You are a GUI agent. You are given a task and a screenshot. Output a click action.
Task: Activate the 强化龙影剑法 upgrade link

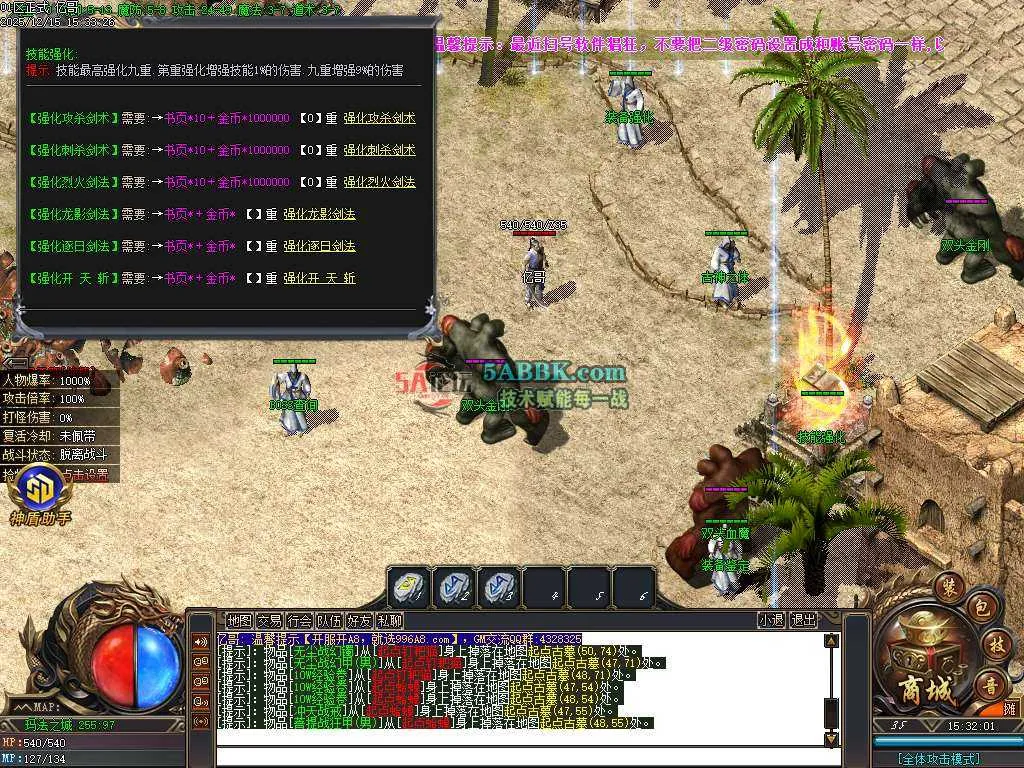319,214
